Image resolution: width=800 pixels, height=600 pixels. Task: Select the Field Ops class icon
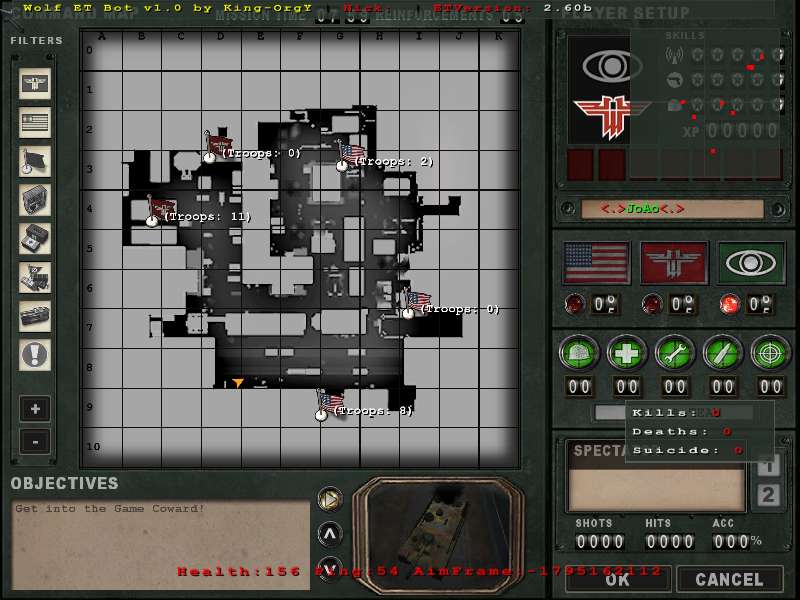723,352
